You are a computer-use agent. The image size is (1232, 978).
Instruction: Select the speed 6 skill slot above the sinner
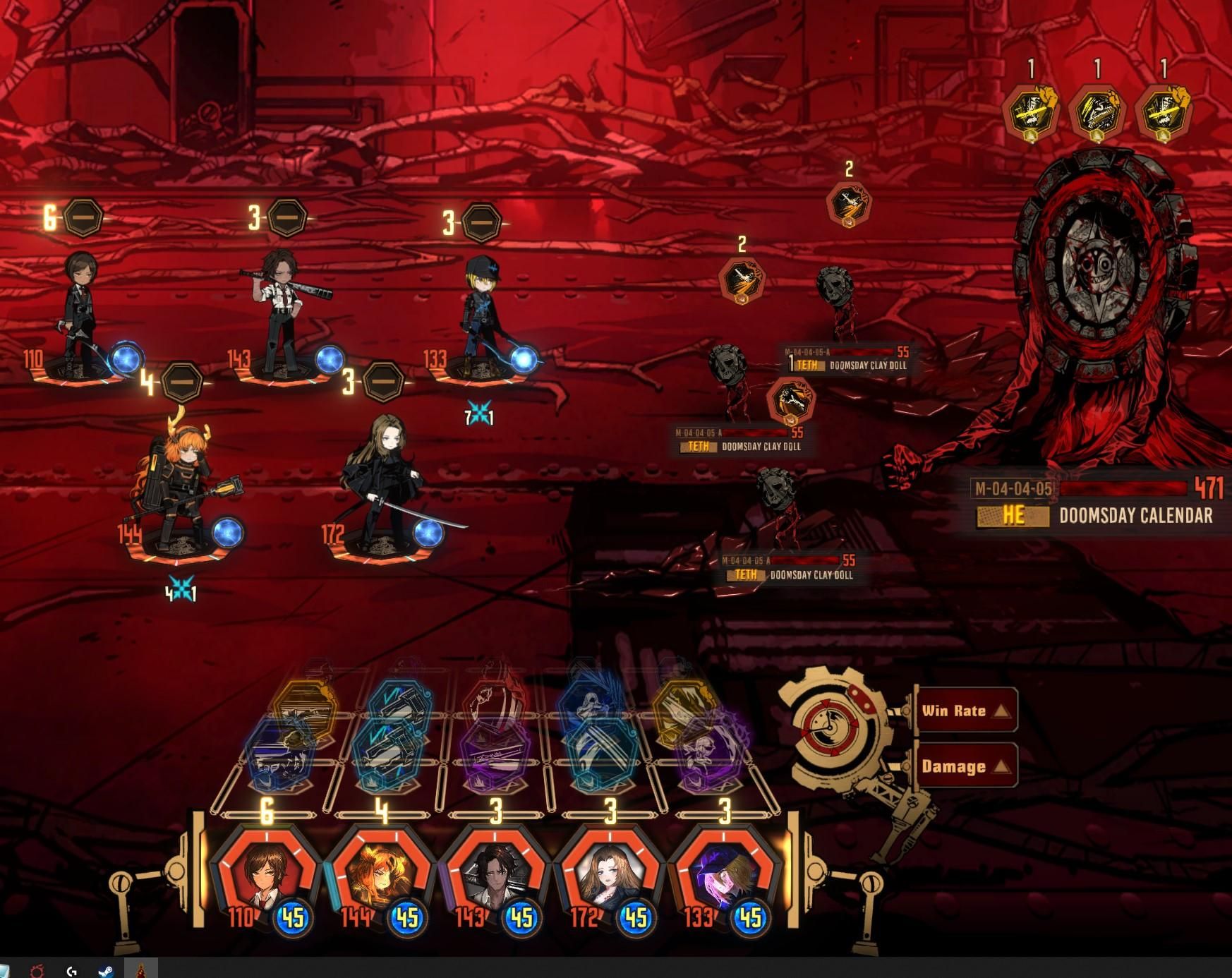83,218
